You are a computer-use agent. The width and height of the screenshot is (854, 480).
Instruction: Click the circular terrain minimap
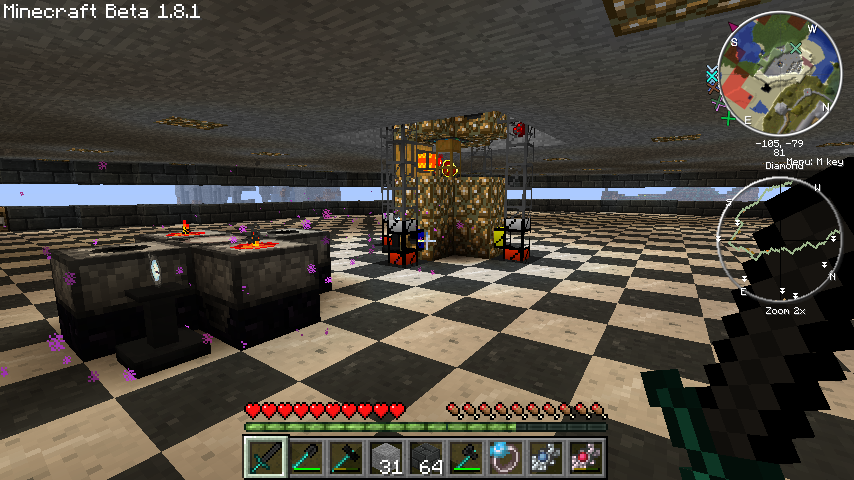click(x=779, y=74)
